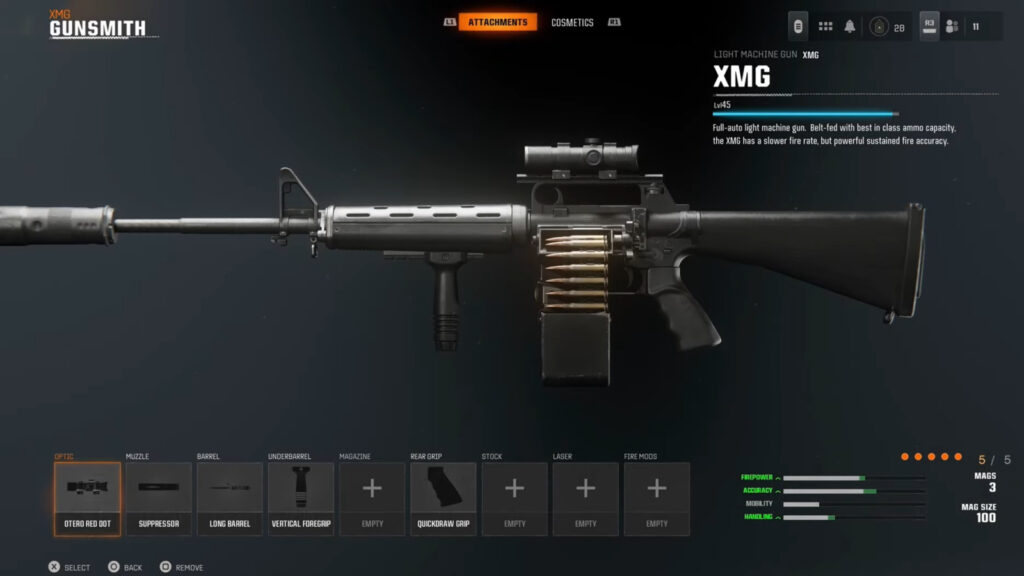Open the notifications bell
The height and width of the screenshot is (576, 1024).
click(x=850, y=26)
